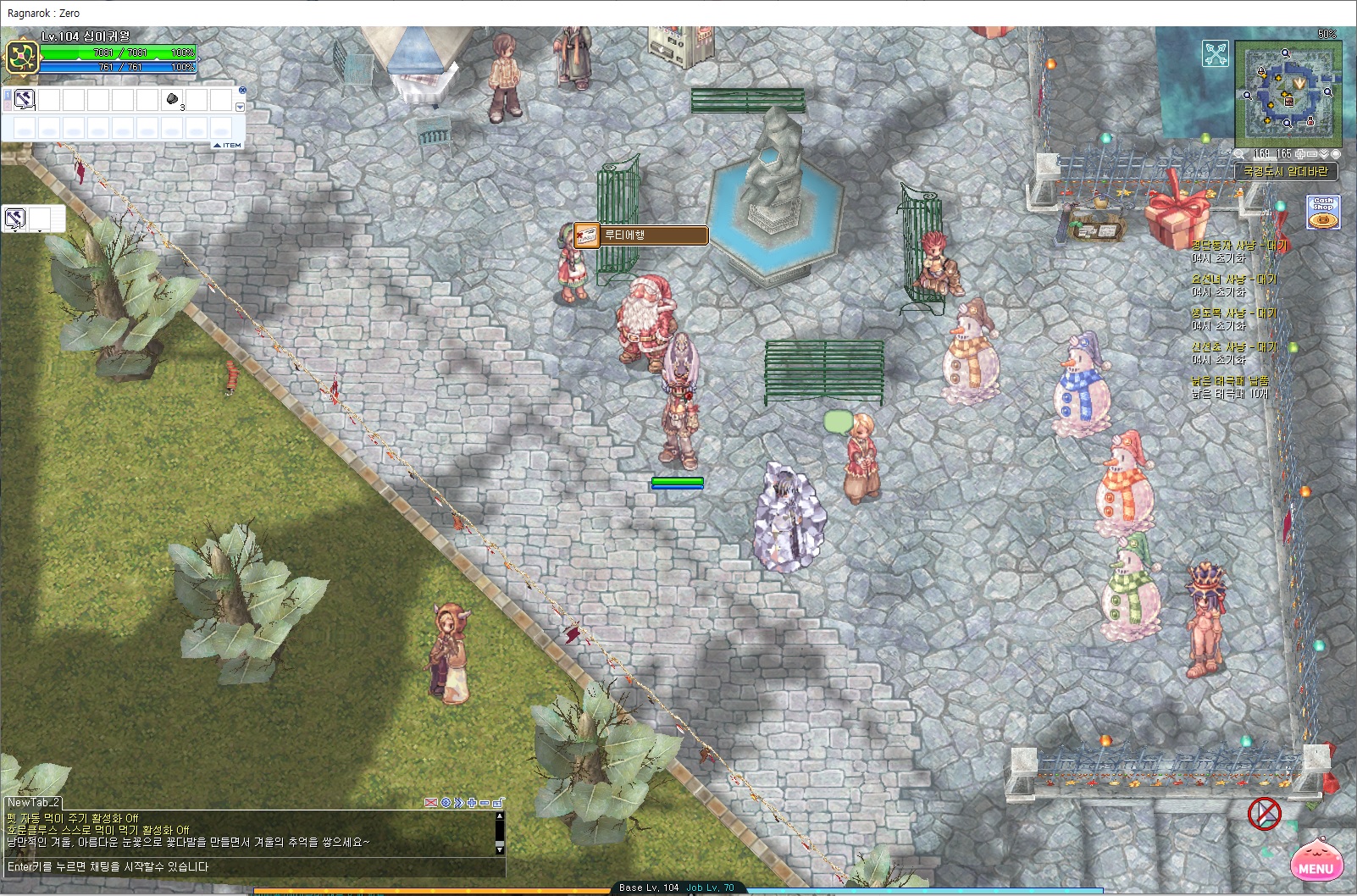
Task: Click the Alde Baran minimap
Action: [1288, 94]
